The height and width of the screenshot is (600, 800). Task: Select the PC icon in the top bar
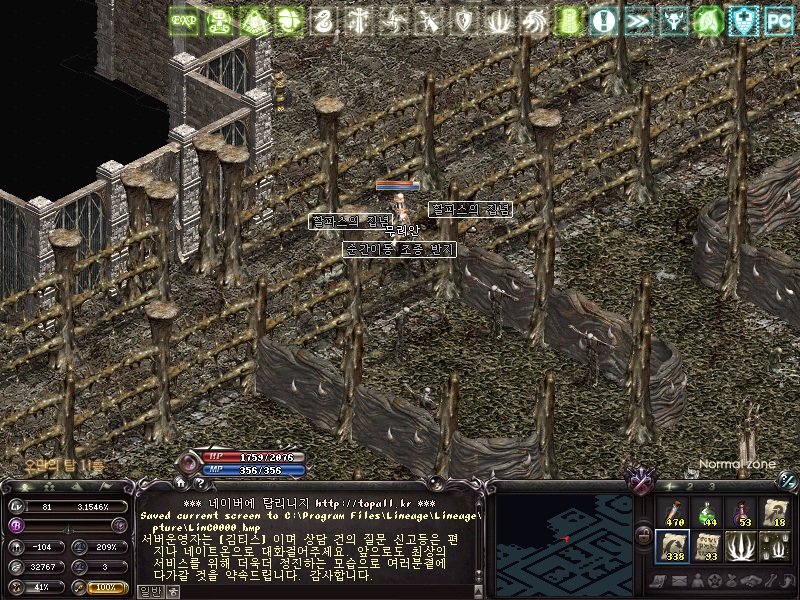[x=777, y=20]
